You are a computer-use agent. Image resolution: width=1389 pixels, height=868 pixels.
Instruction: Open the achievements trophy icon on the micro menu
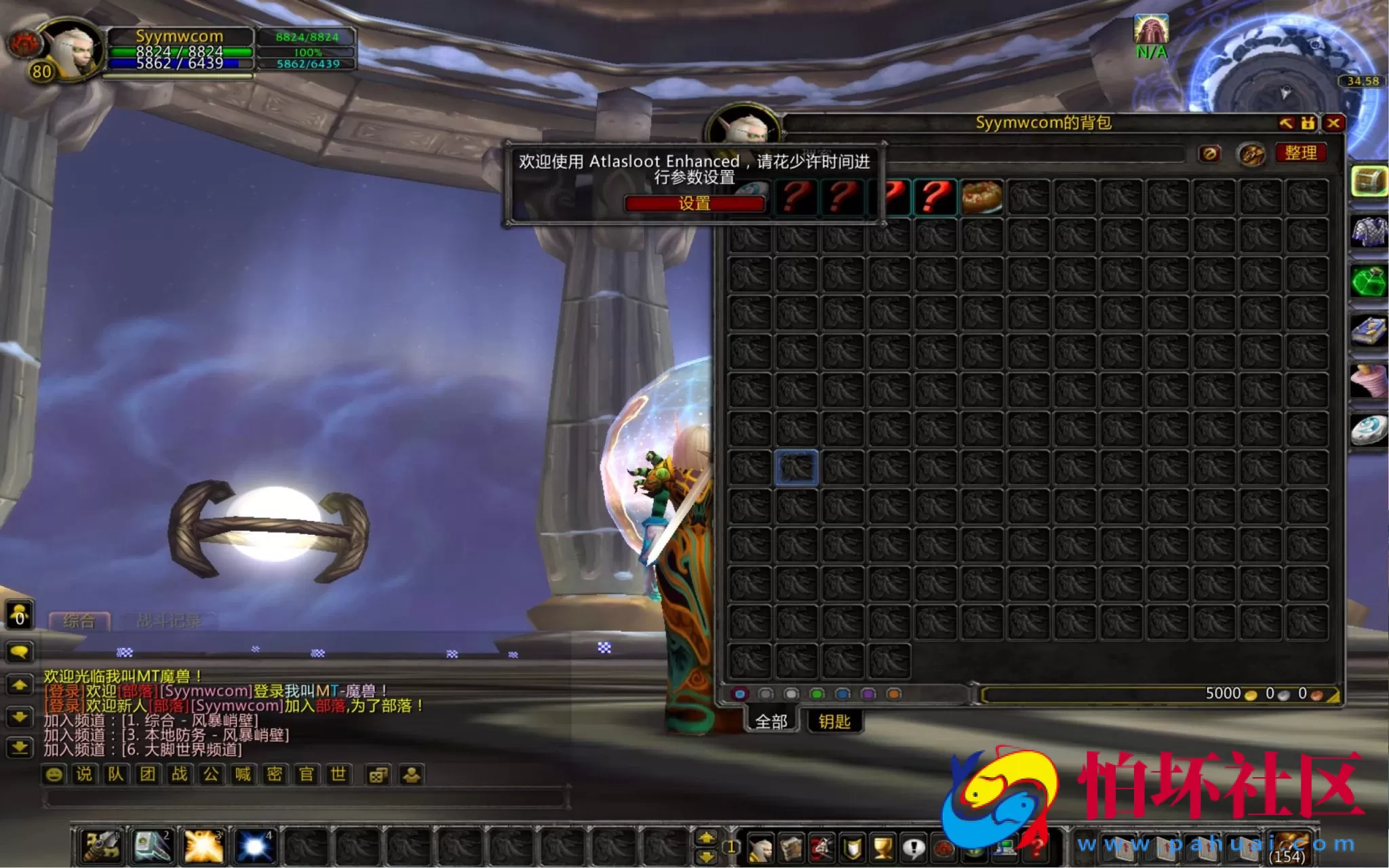tap(881, 847)
